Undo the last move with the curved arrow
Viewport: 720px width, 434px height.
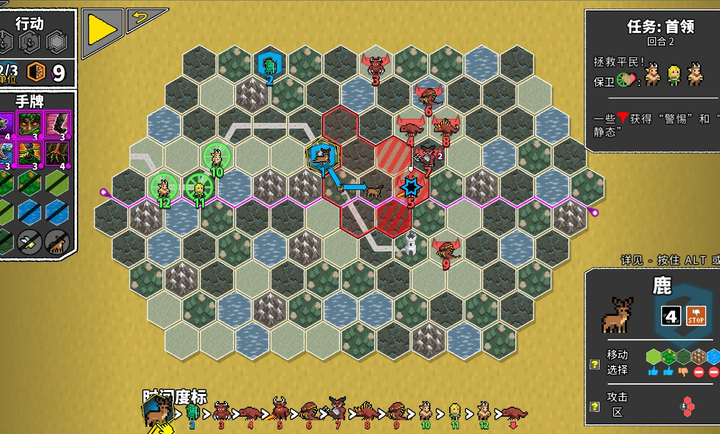tap(146, 17)
